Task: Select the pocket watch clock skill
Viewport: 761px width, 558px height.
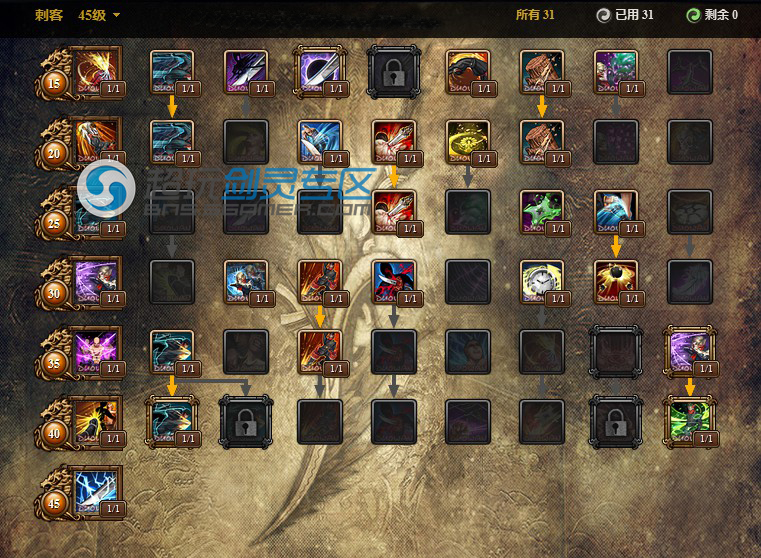Action: point(541,281)
